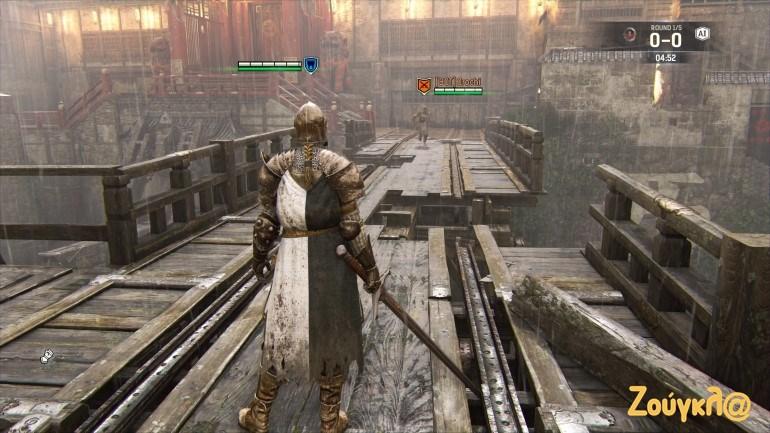Image resolution: width=770 pixels, height=433 pixels.
Task: Click the small gauntlet icon at left
Action: pos(46,356)
